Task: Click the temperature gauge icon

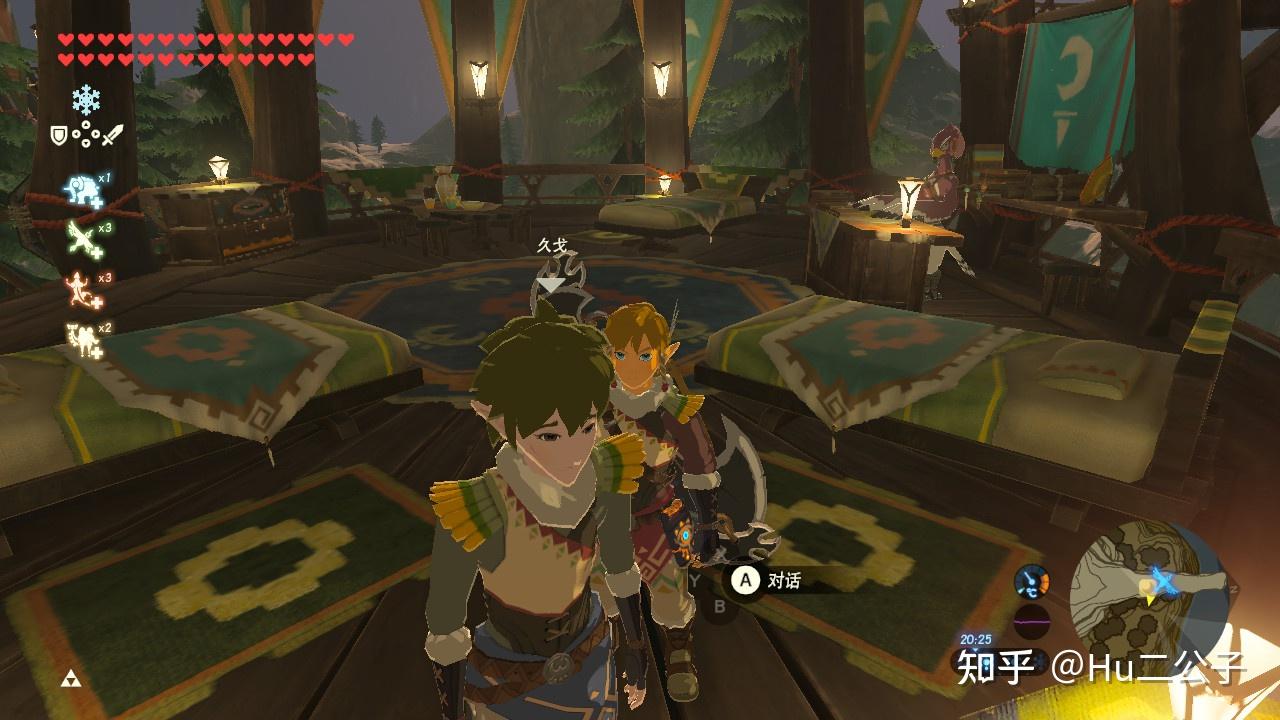Action: click(1032, 581)
